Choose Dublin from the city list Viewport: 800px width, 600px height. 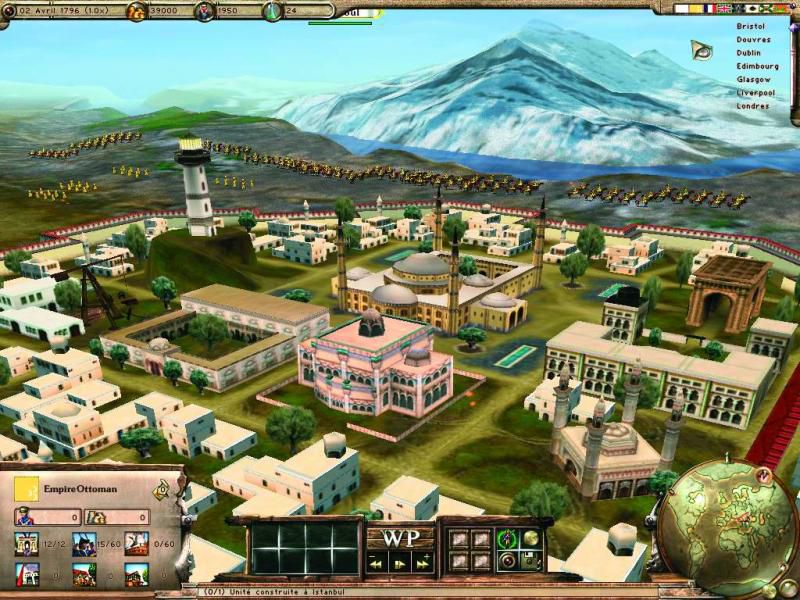(748, 53)
